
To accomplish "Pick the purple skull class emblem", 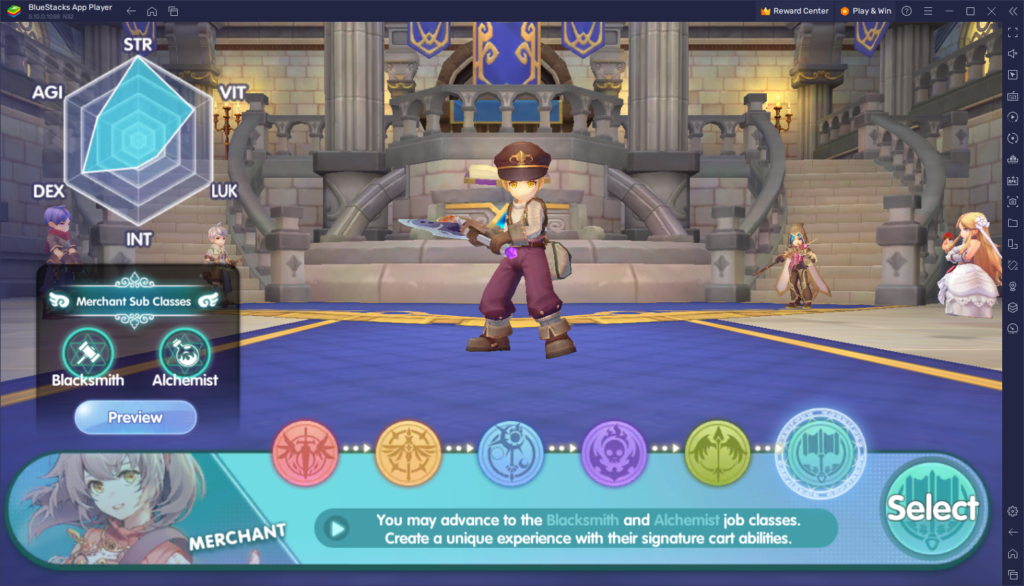I will tap(614, 453).
